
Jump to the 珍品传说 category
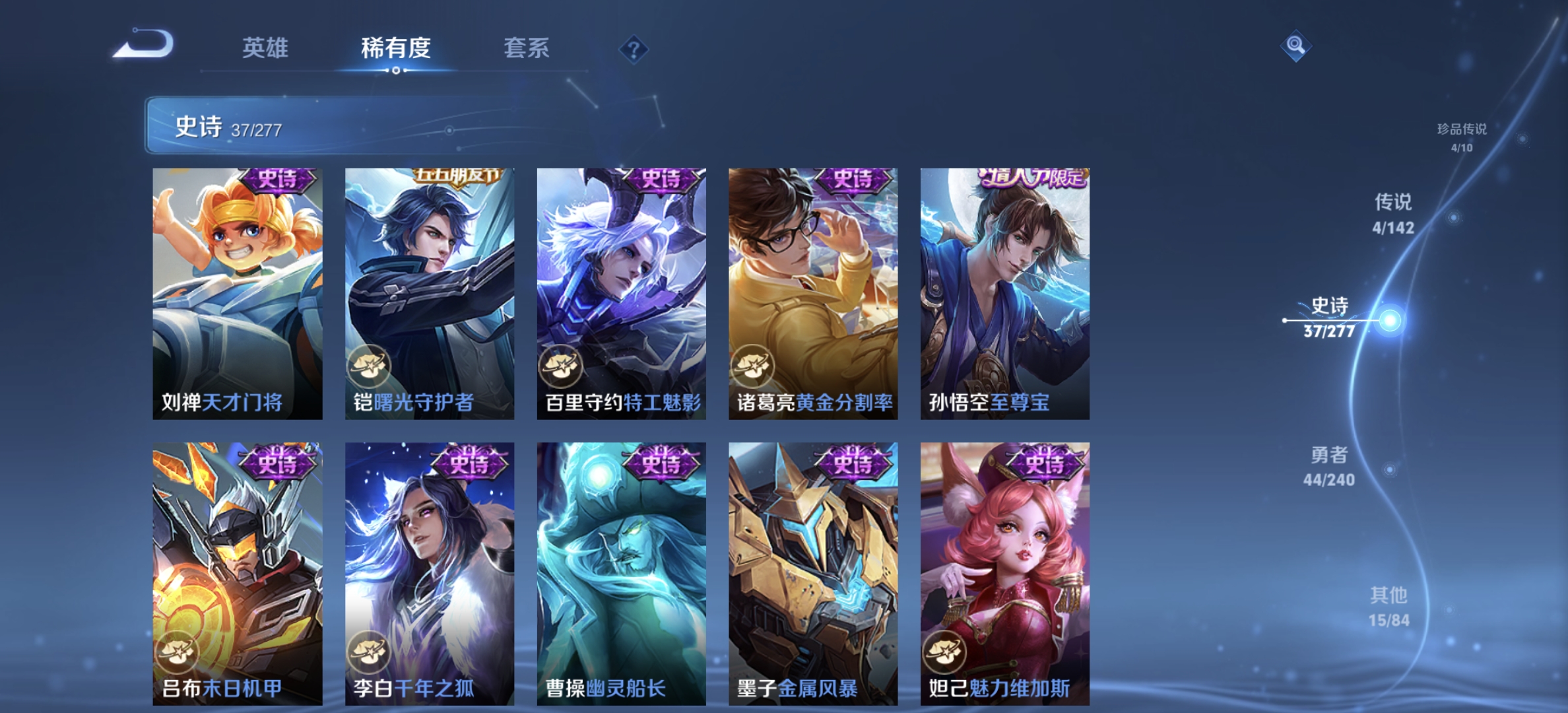point(1462,139)
